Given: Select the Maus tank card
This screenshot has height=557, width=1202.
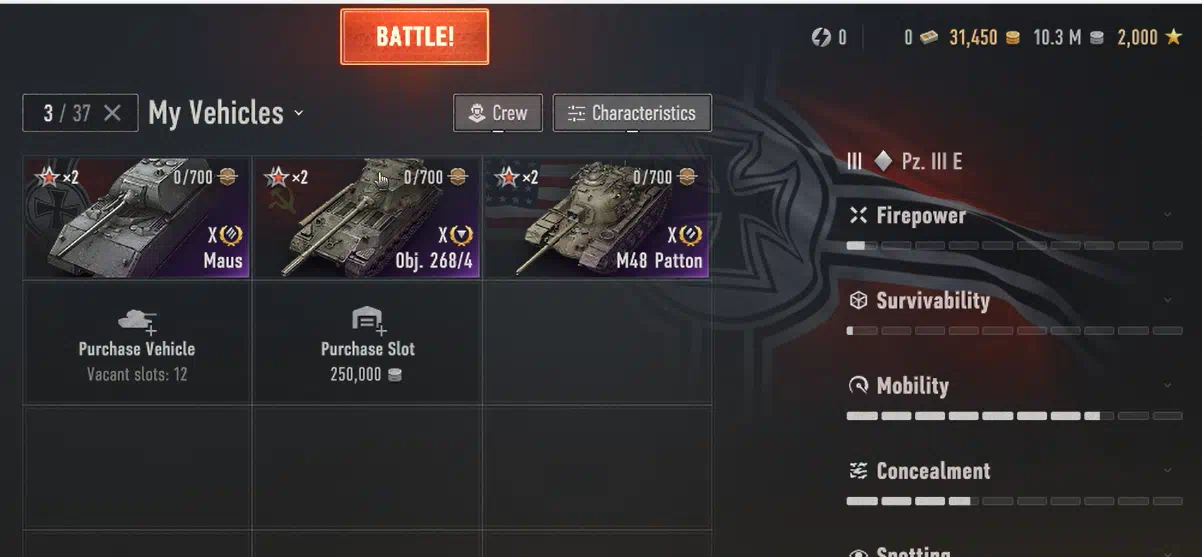Looking at the screenshot, I should (x=137, y=217).
